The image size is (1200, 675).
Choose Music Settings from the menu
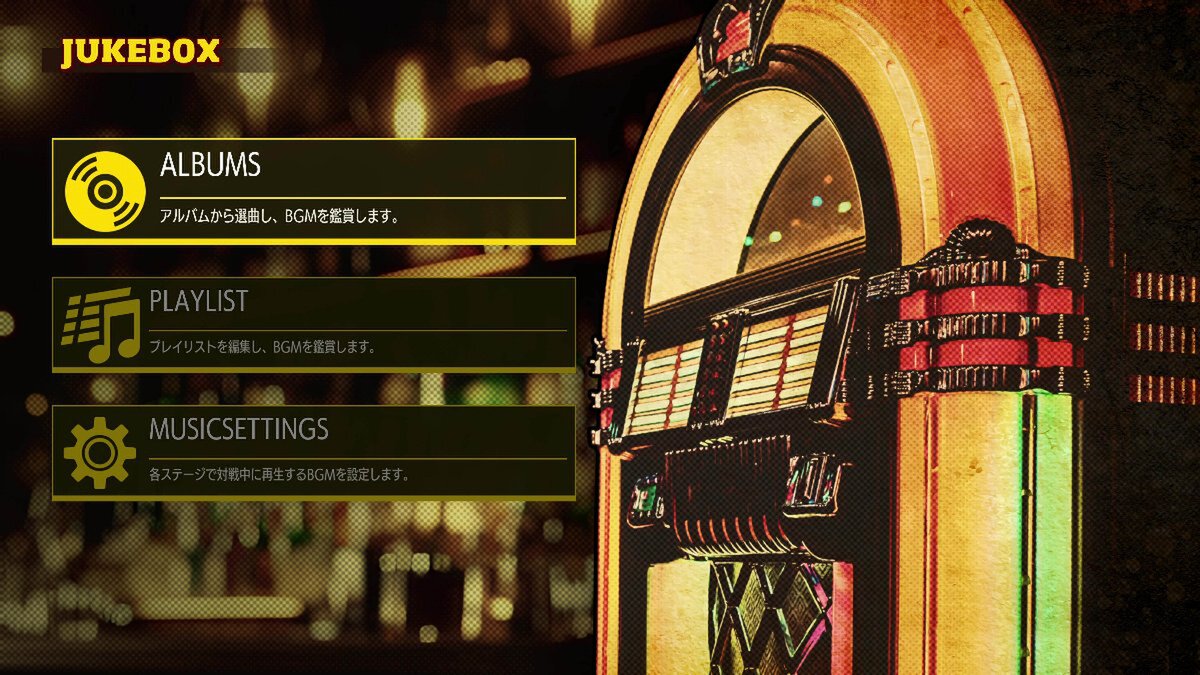[313, 451]
